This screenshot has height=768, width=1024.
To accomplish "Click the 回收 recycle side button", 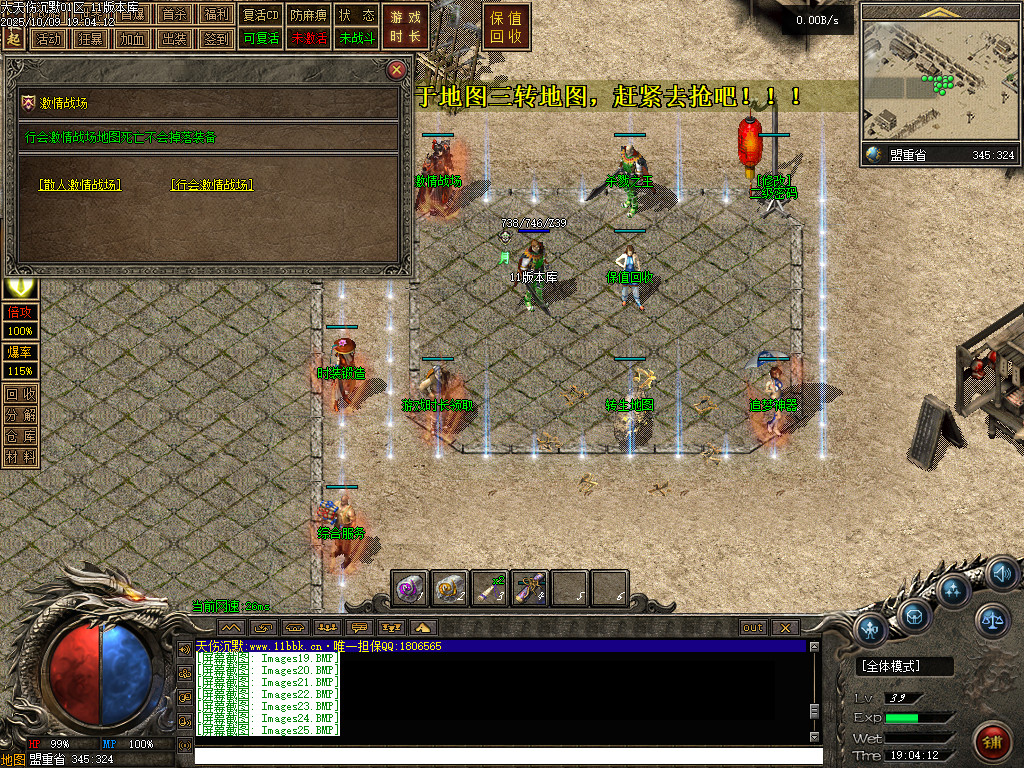I will click(x=20, y=394).
